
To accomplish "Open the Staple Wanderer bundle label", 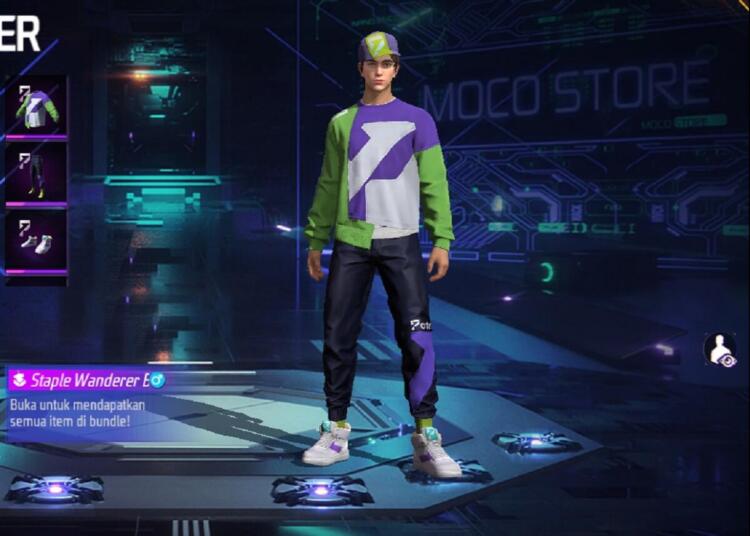I will (x=88, y=380).
